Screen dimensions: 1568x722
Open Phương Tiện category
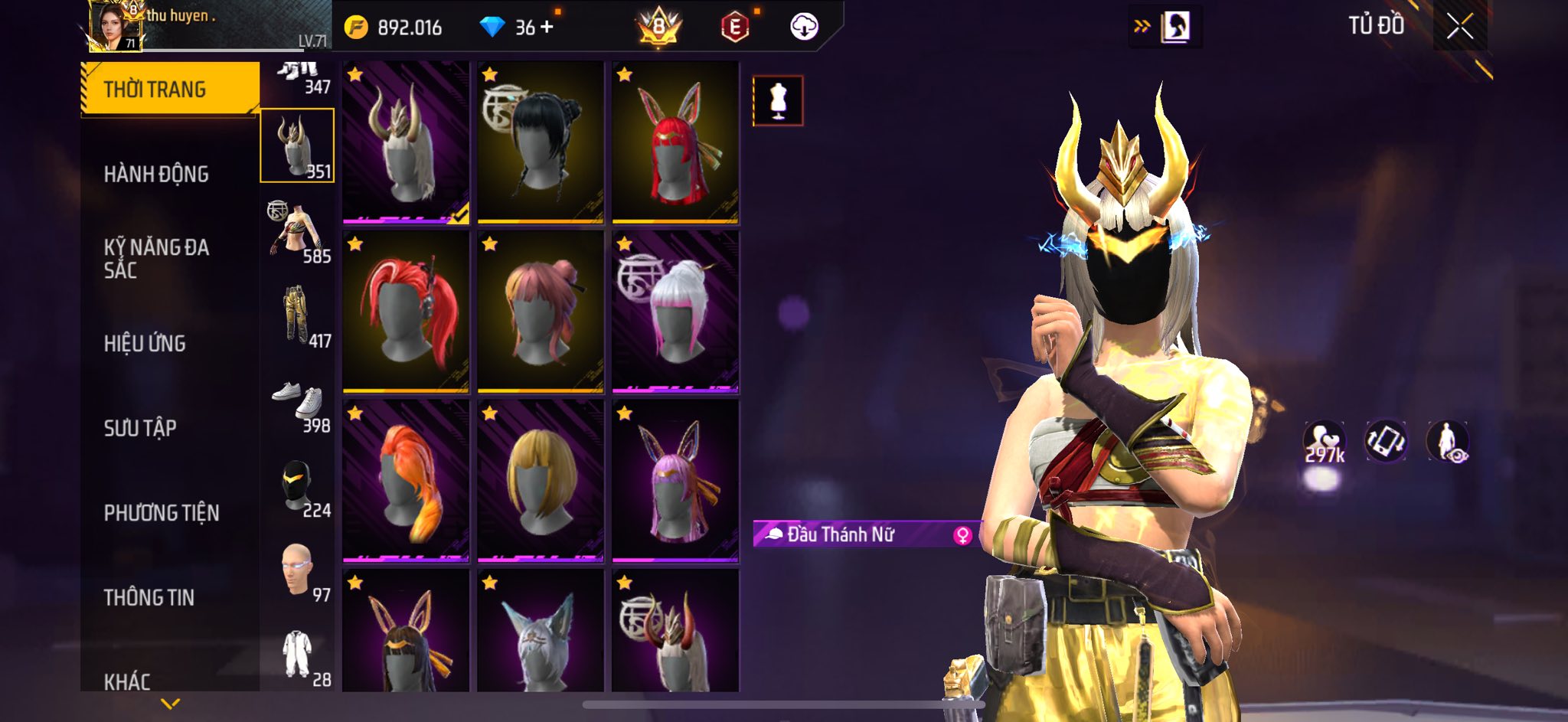tap(162, 513)
